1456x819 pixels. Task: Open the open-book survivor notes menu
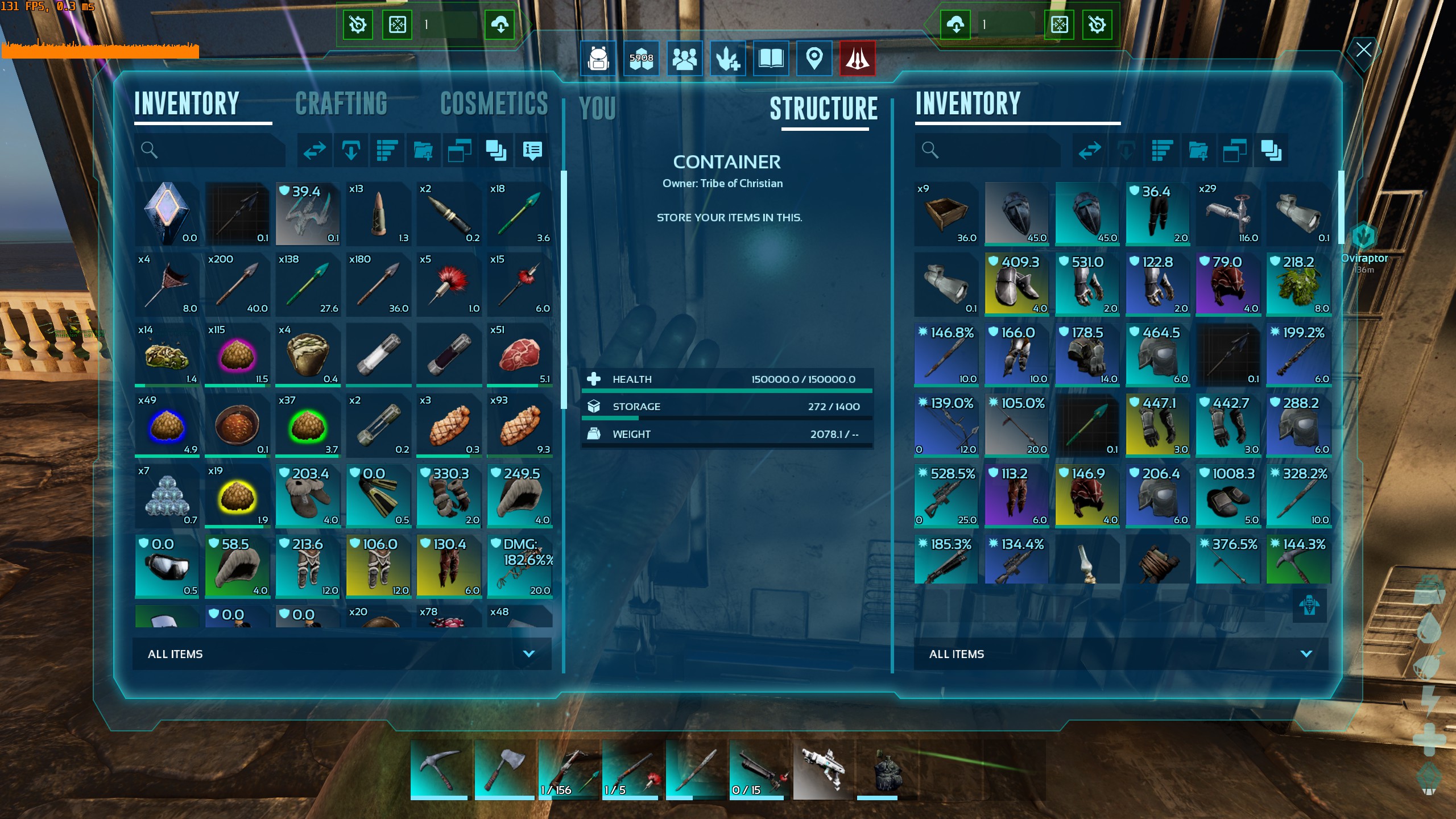771,58
